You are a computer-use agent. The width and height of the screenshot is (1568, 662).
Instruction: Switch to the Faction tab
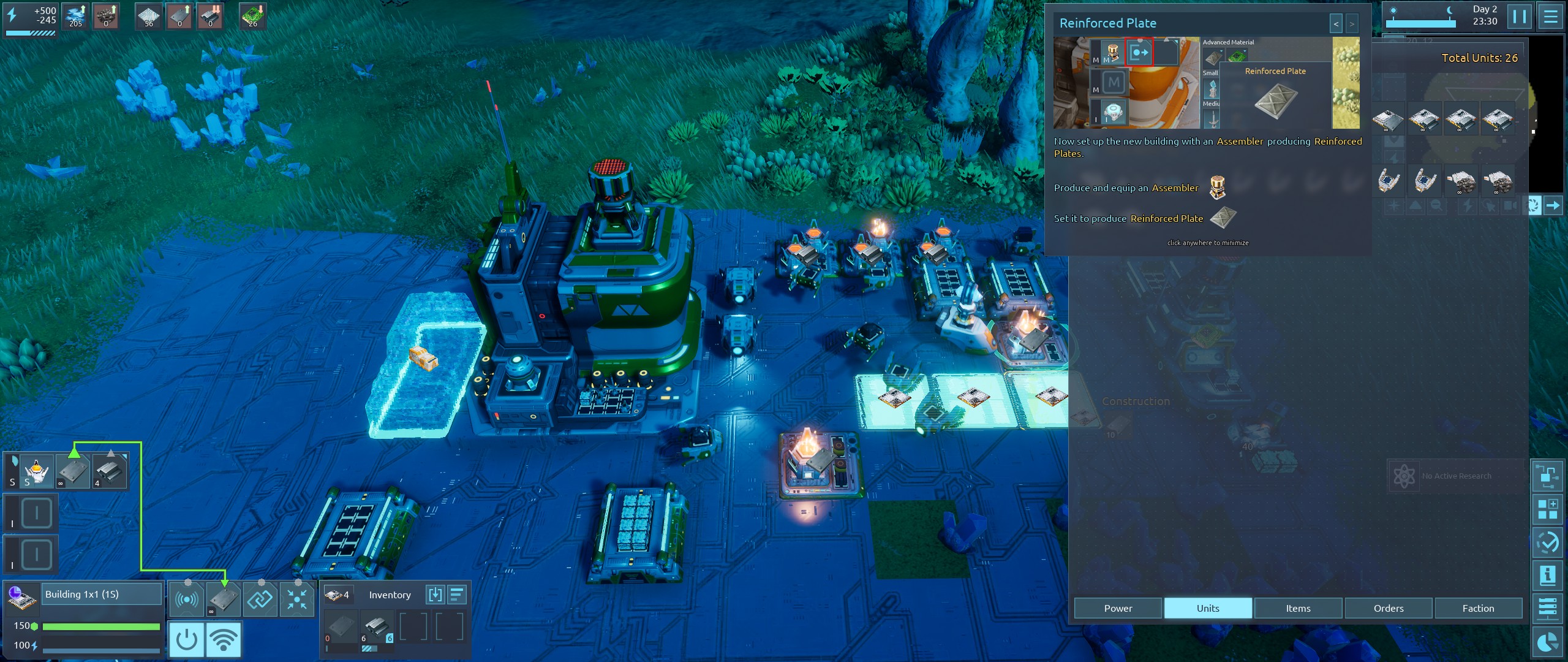pyautogui.click(x=1478, y=608)
